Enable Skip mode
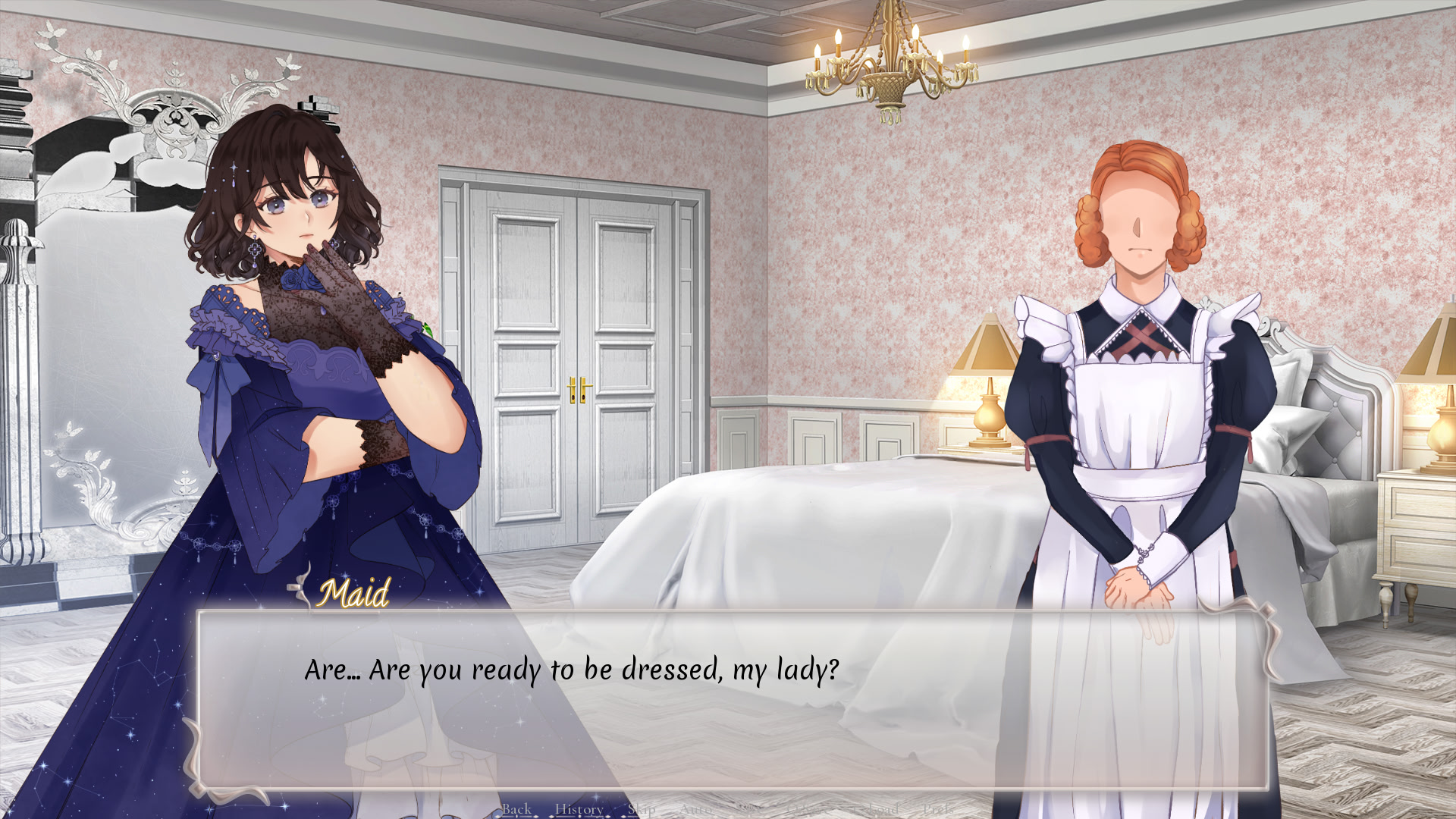This screenshot has width=1456, height=819. pos(641,808)
